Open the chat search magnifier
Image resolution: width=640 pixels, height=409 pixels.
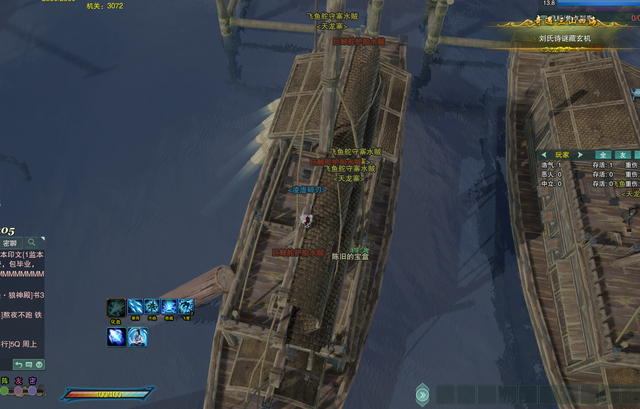click(33, 243)
